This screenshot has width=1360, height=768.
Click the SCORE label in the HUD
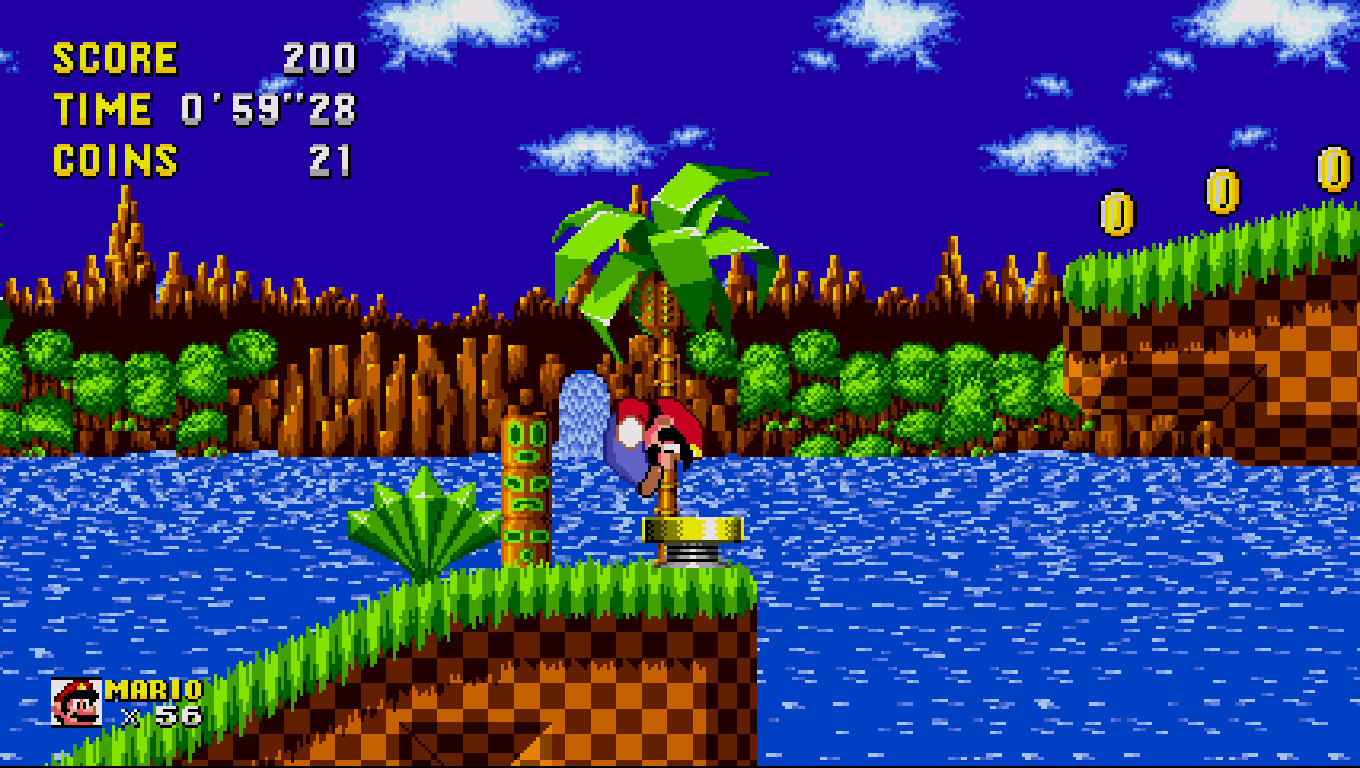tap(115, 57)
